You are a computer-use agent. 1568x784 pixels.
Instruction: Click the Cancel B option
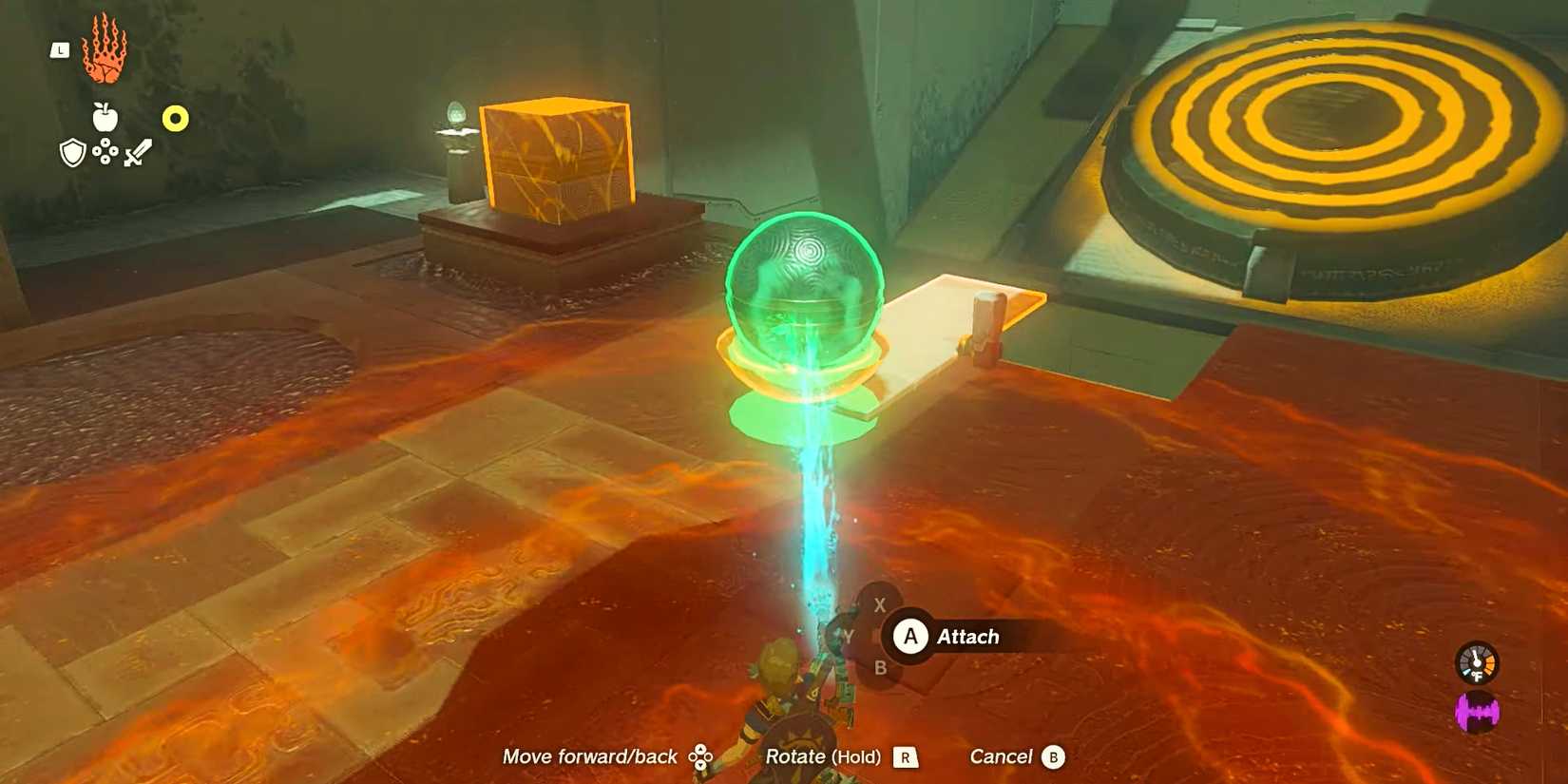(1015, 757)
